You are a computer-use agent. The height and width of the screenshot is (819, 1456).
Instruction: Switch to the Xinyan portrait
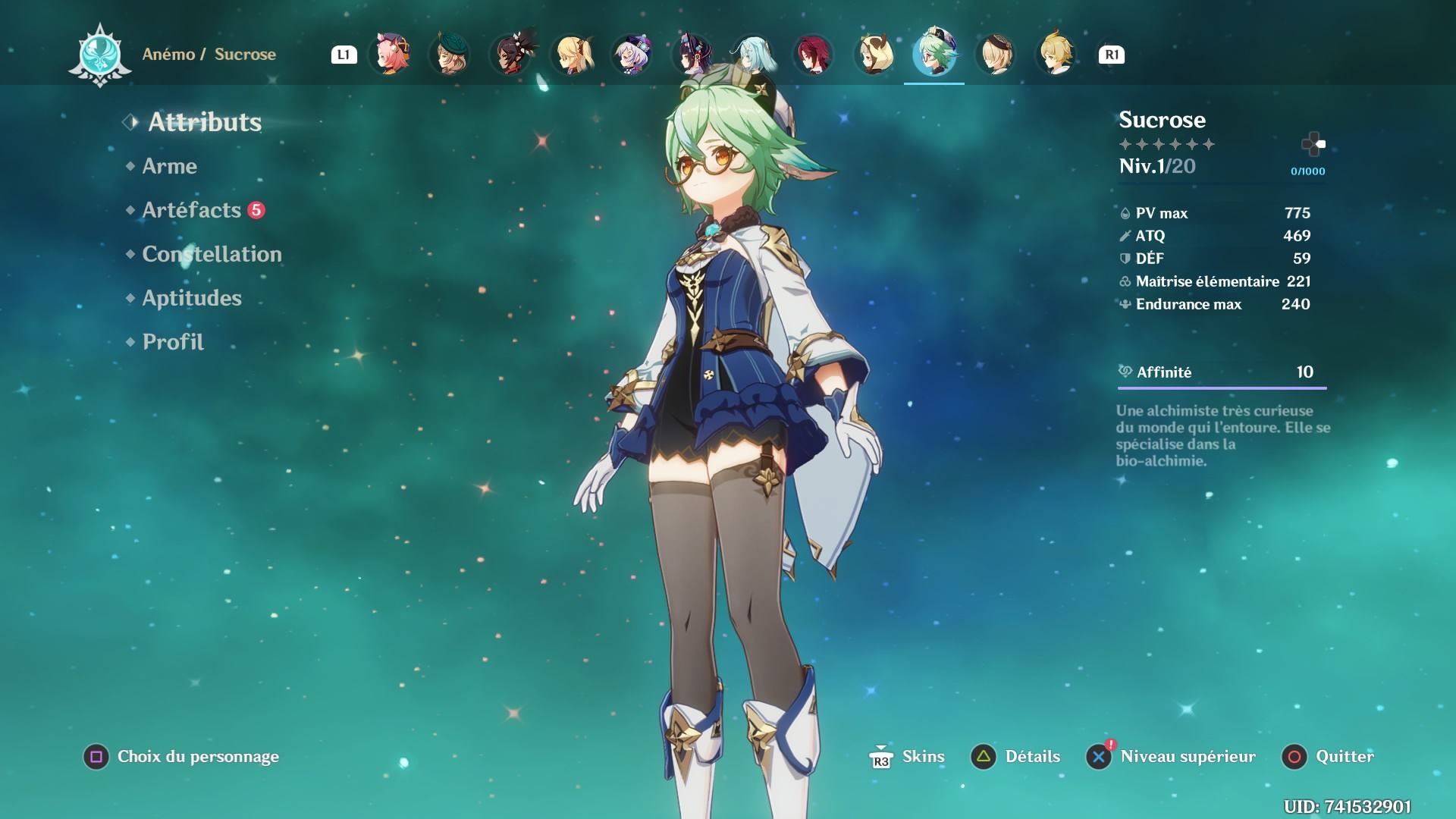click(x=511, y=54)
